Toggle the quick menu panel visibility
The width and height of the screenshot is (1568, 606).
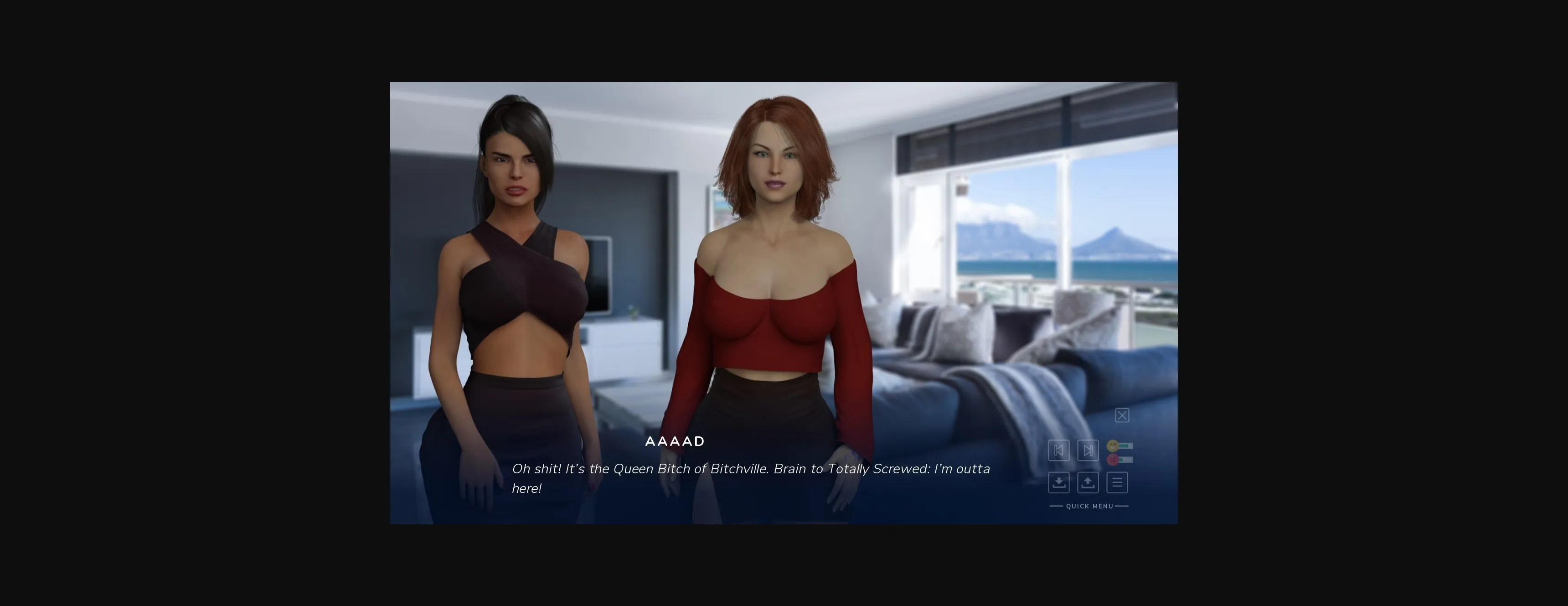(1122, 415)
